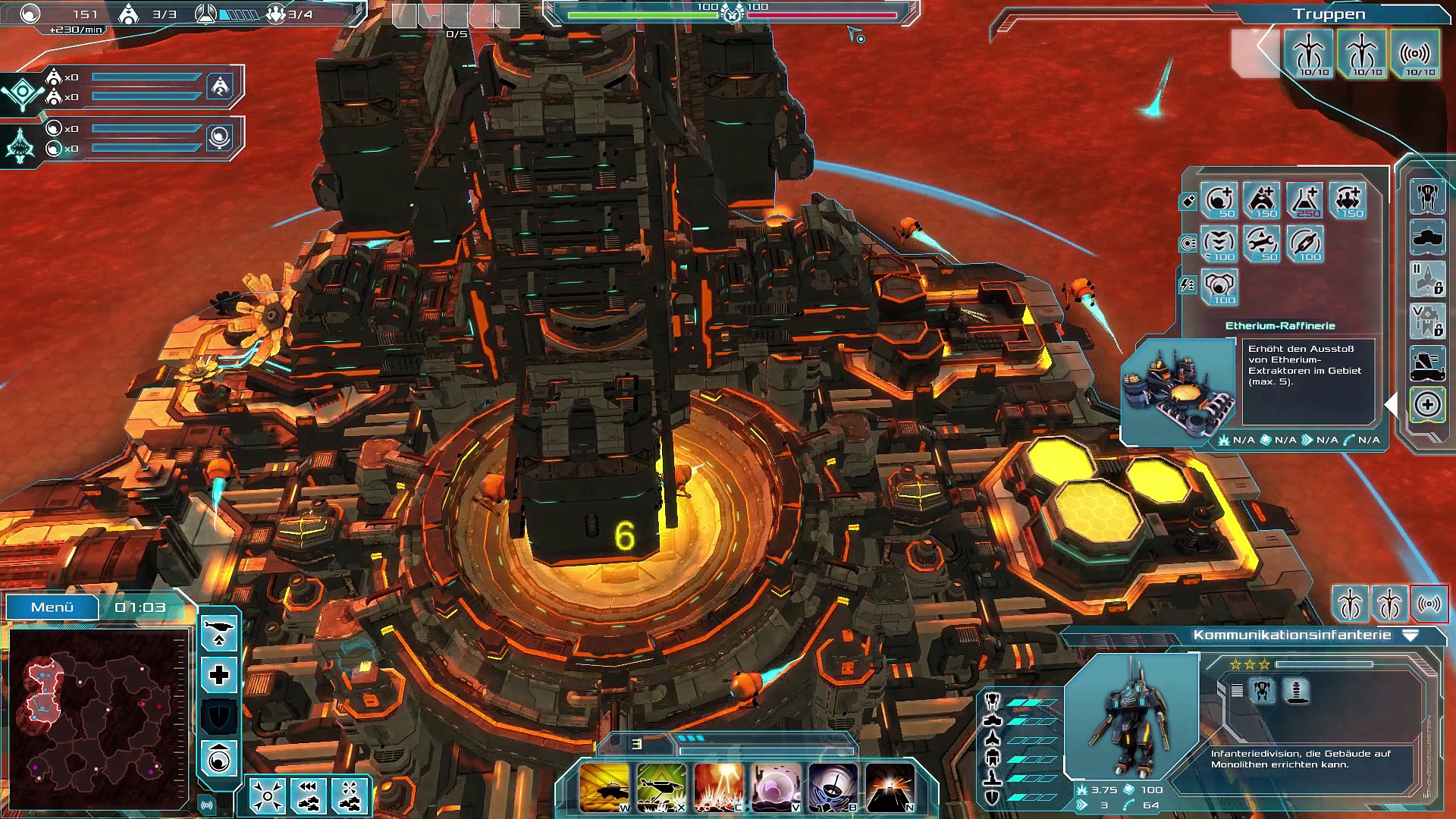1456x819 pixels.
Task: Click the minimap
Action: tap(97, 718)
